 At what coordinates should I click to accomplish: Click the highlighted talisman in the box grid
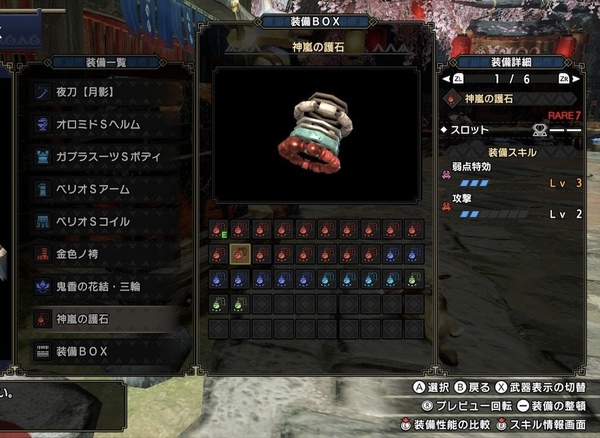(x=240, y=254)
